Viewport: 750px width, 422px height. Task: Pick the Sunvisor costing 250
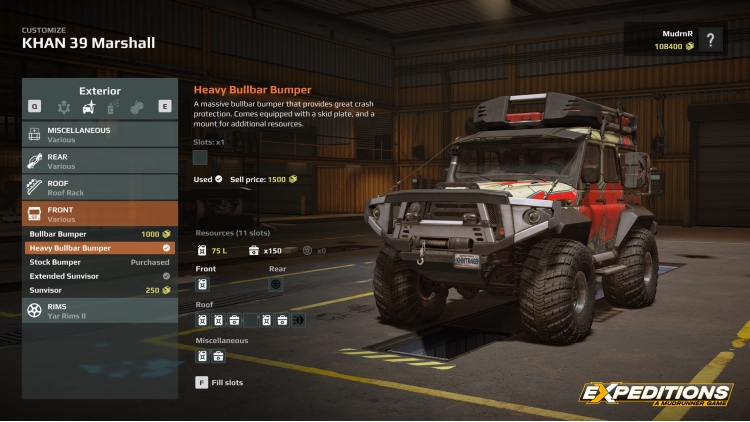point(99,290)
